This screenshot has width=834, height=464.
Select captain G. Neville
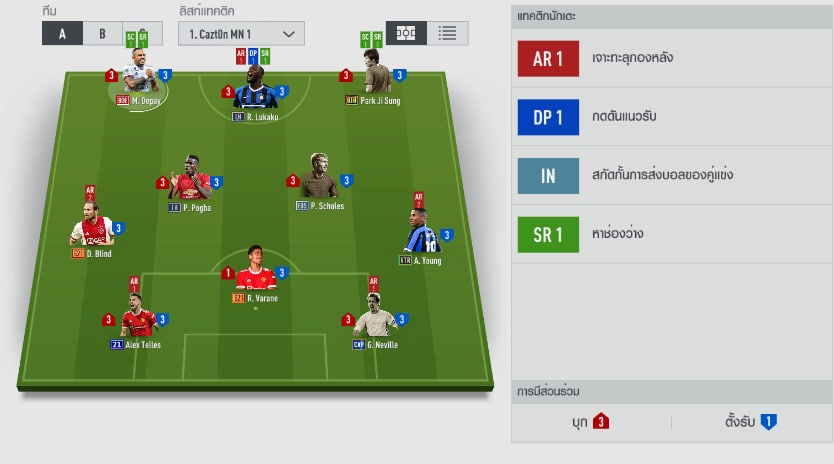tap(375, 320)
